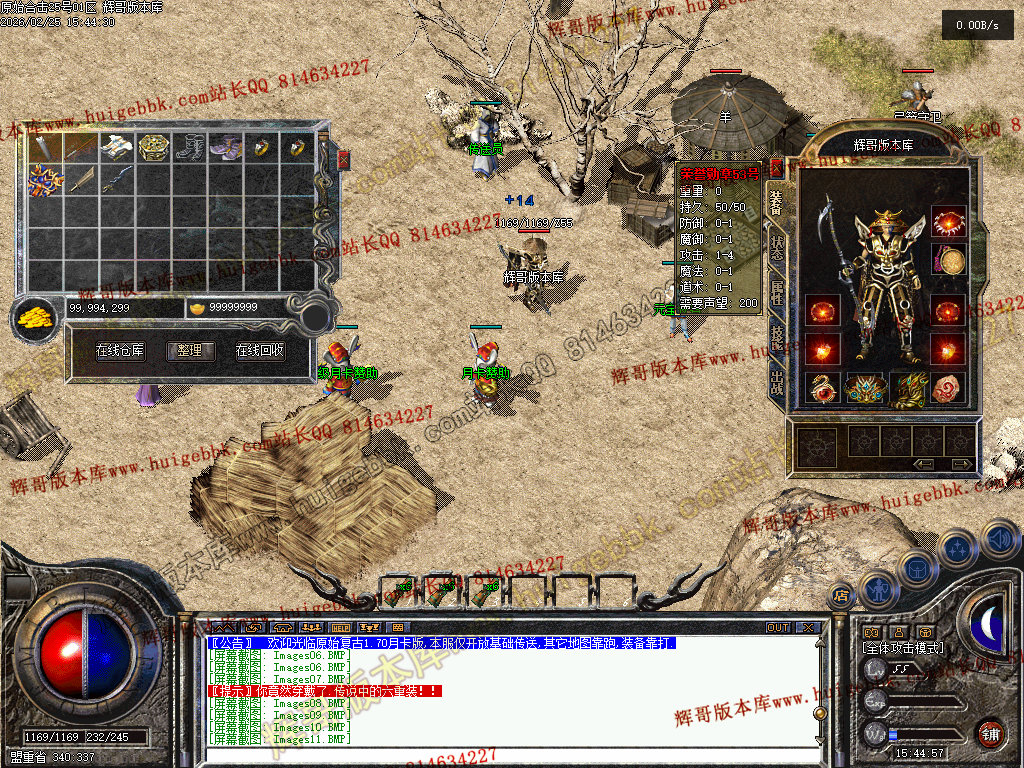Open the 在线回收 online recycle
This screenshot has width=1024, height=768.
pos(260,351)
